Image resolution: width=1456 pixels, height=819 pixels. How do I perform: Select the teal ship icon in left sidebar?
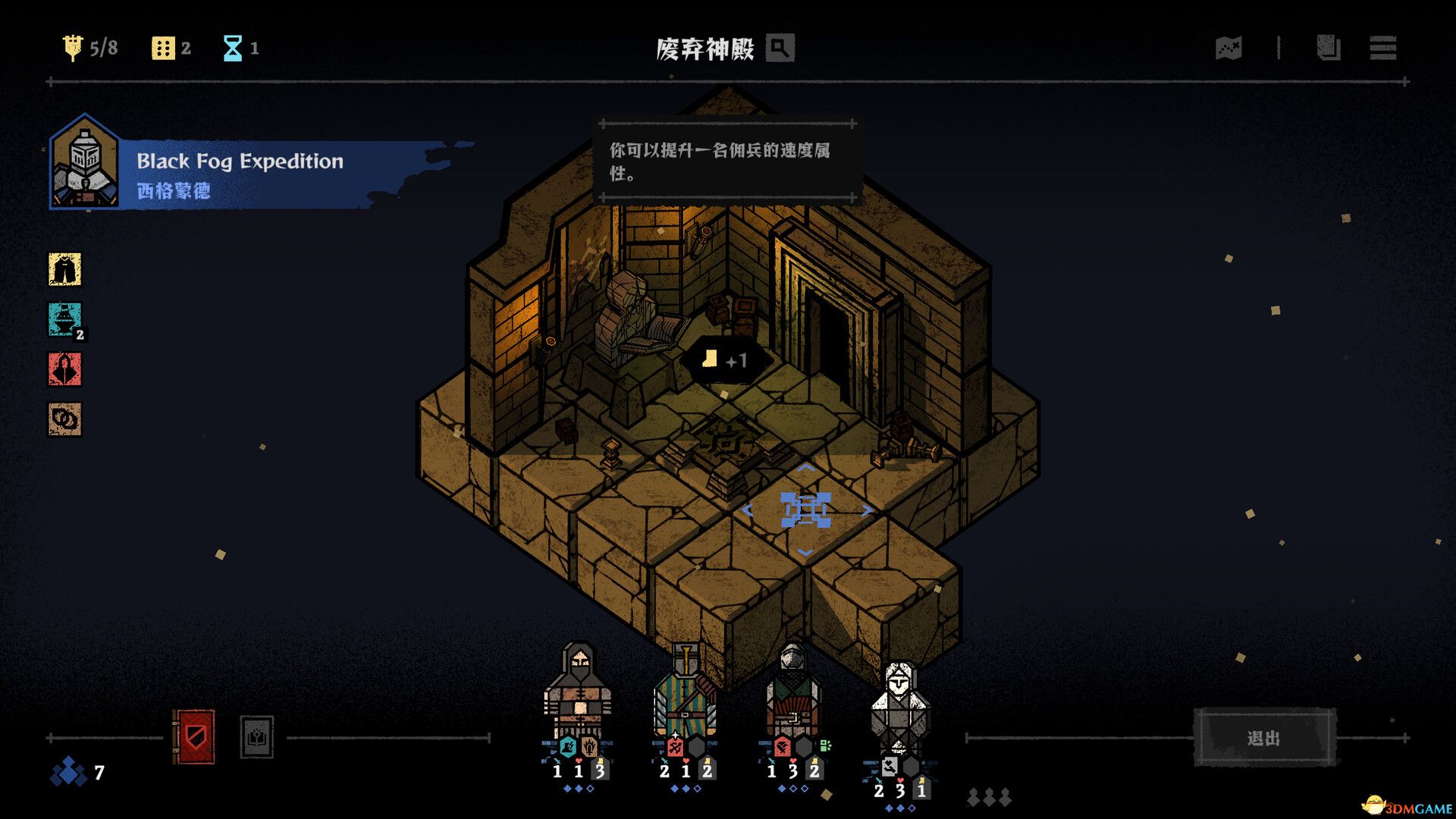coord(65,320)
